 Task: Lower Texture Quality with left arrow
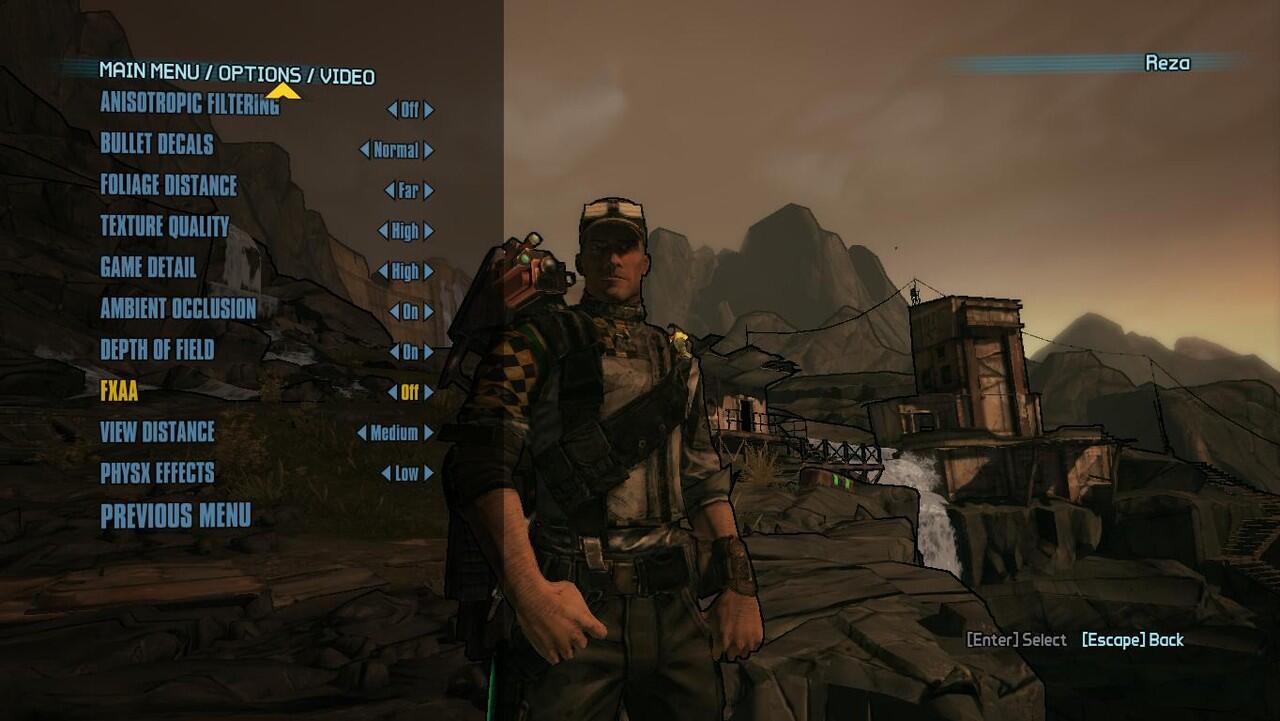coord(382,231)
